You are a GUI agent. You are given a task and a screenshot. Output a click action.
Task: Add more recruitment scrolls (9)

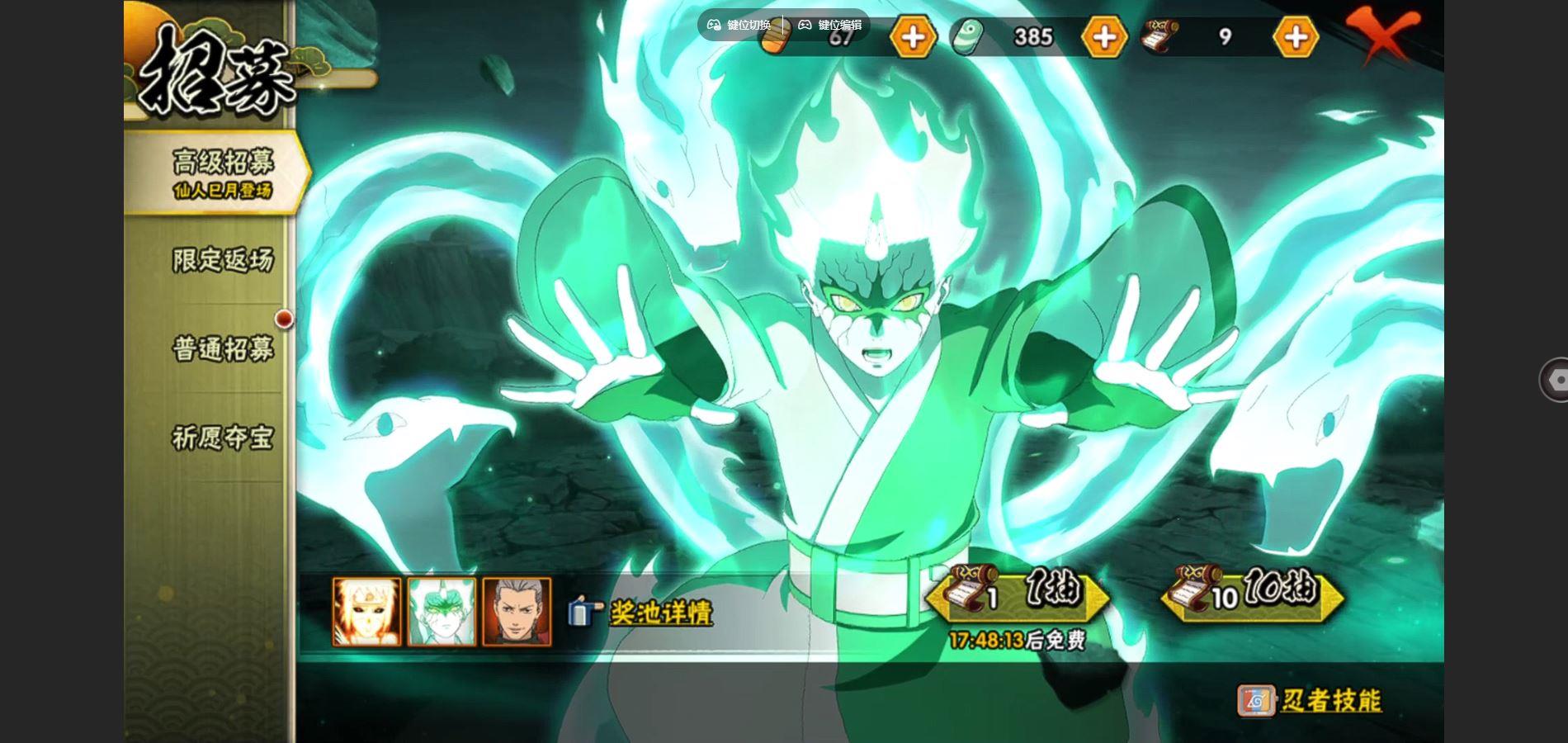point(1295,36)
